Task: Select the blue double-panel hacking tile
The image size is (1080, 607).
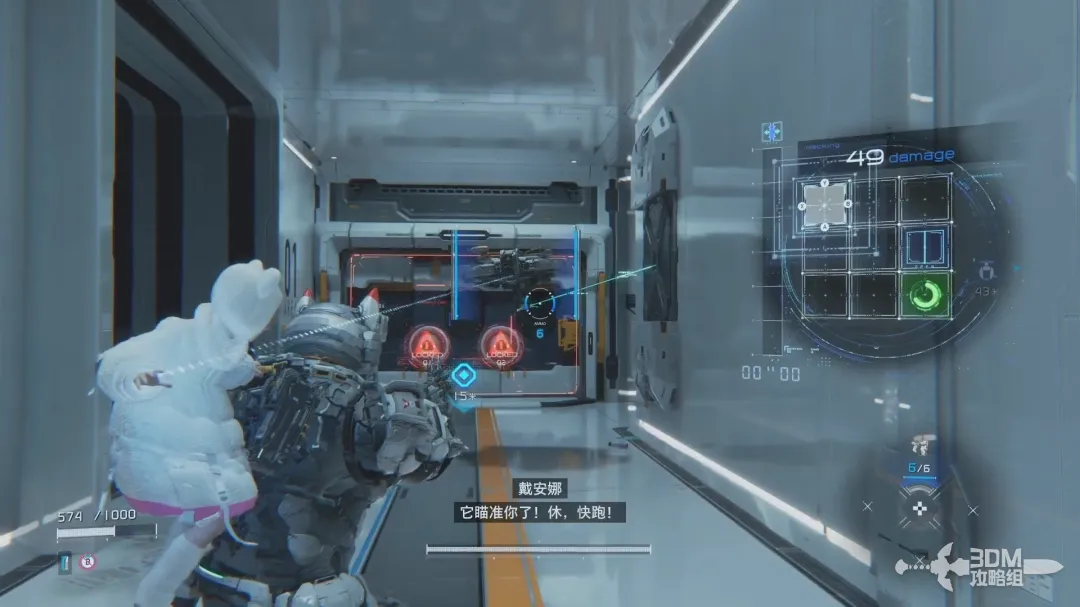Action: click(925, 247)
